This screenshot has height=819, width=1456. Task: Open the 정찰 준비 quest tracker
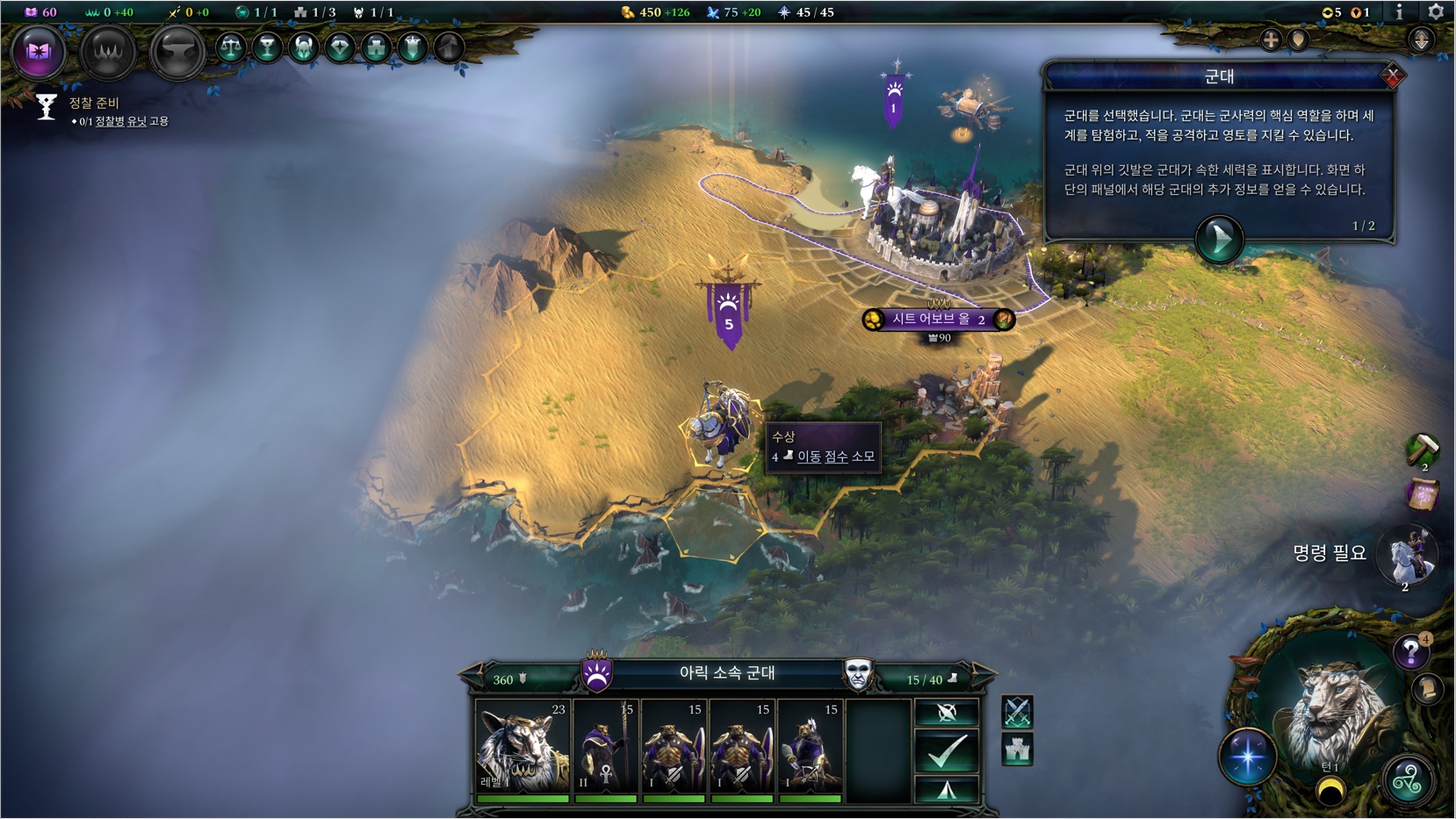[94, 104]
